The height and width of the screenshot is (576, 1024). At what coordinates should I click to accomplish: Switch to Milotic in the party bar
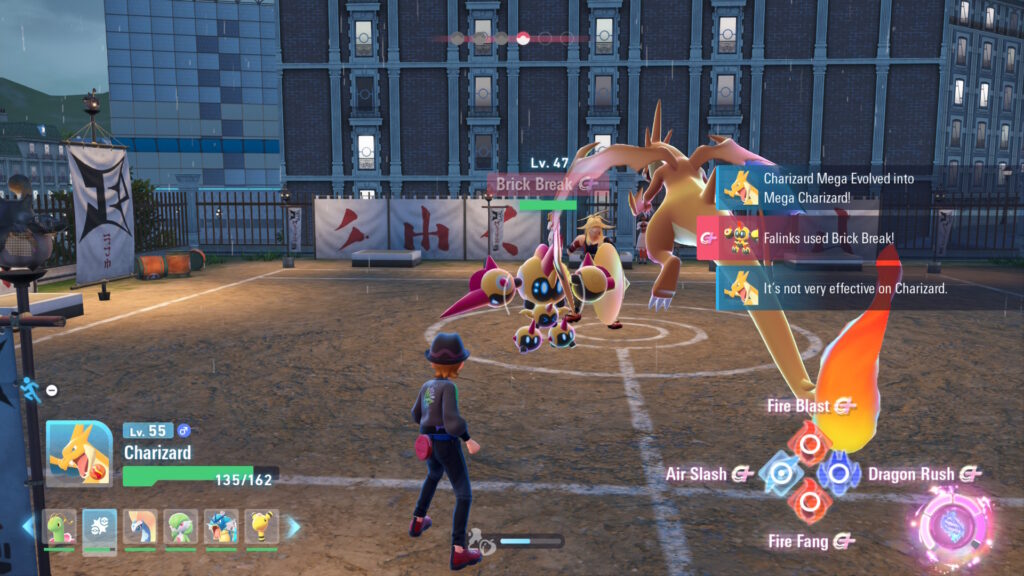(x=140, y=527)
